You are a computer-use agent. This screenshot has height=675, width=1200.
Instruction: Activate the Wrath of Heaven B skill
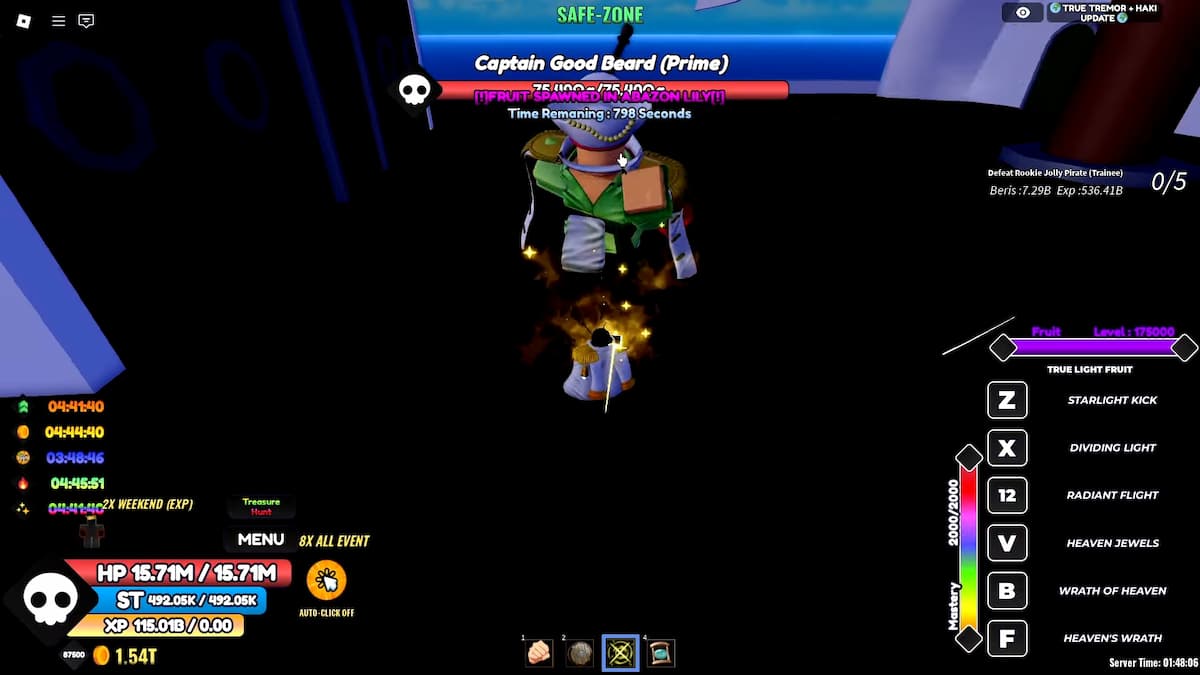(x=1007, y=591)
